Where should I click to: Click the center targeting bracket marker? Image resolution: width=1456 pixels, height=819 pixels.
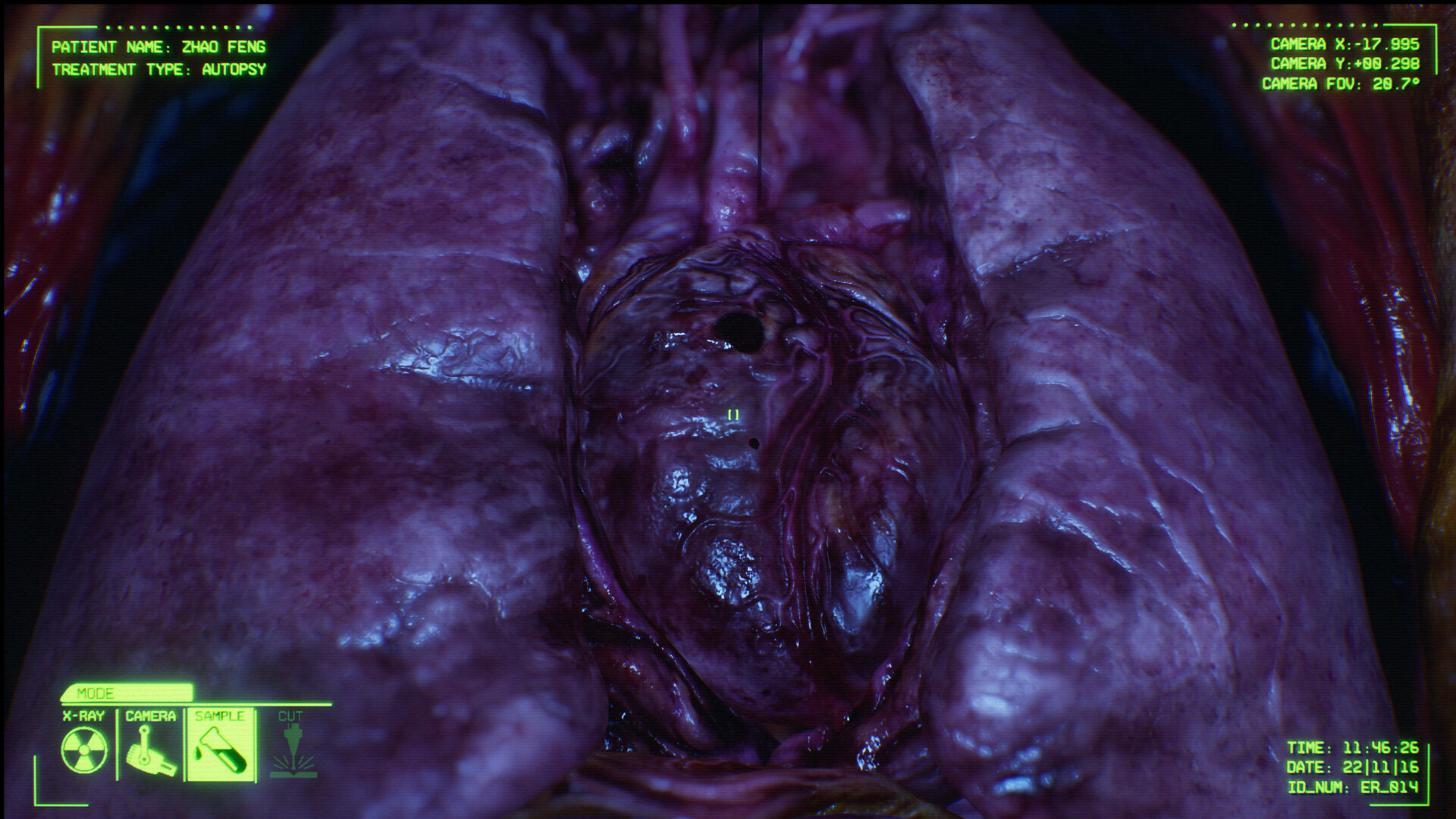pos(733,414)
